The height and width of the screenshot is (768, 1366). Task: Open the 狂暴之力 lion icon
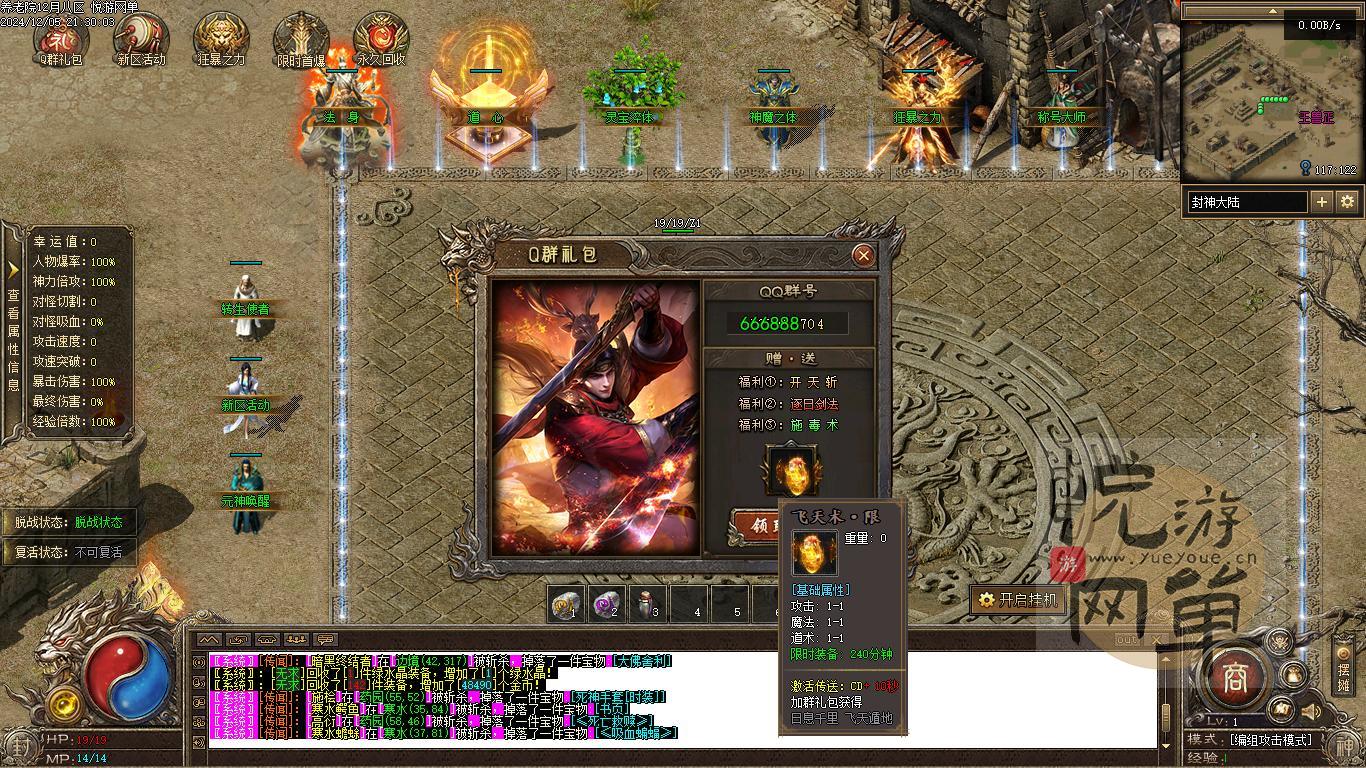point(221,37)
